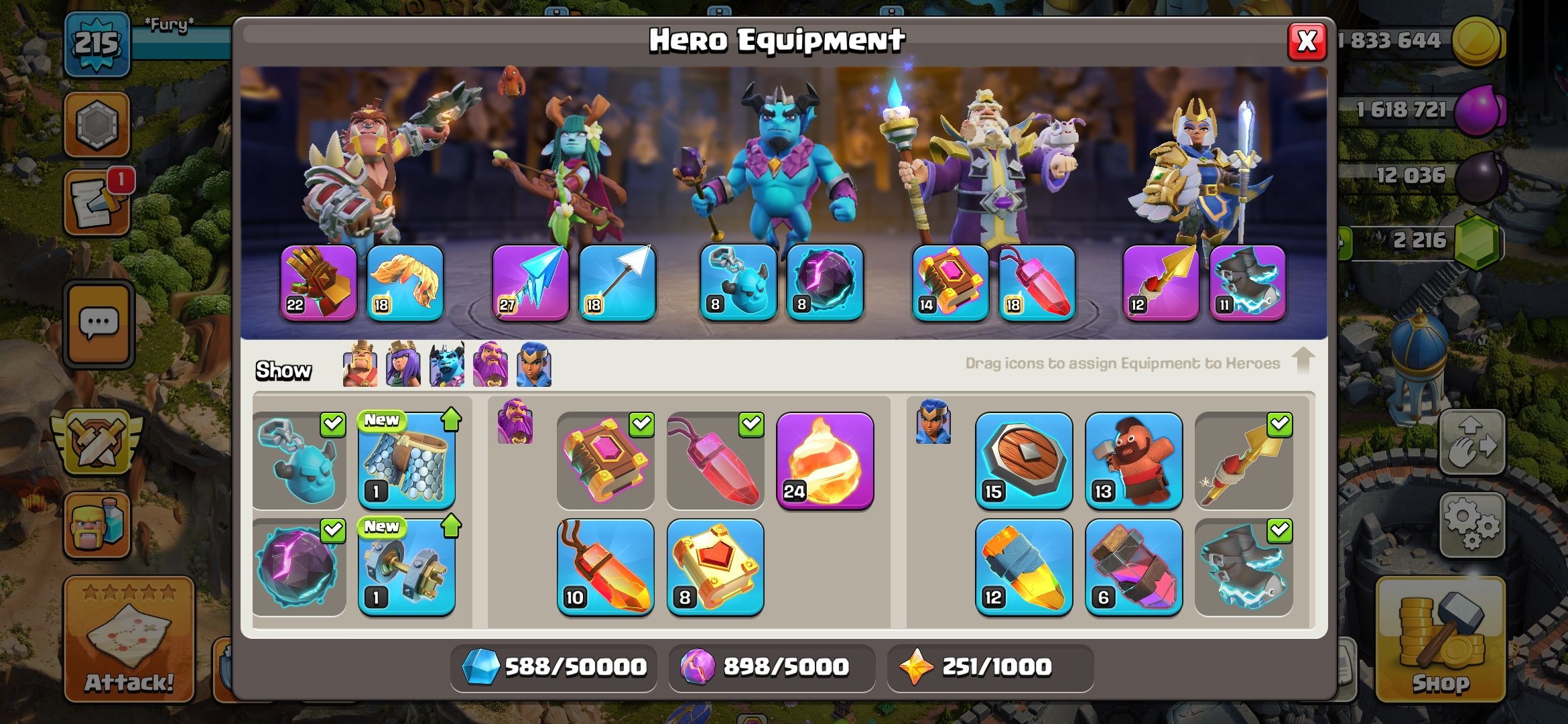
Task: Open the Healing Tome equipment
Action: (716, 566)
